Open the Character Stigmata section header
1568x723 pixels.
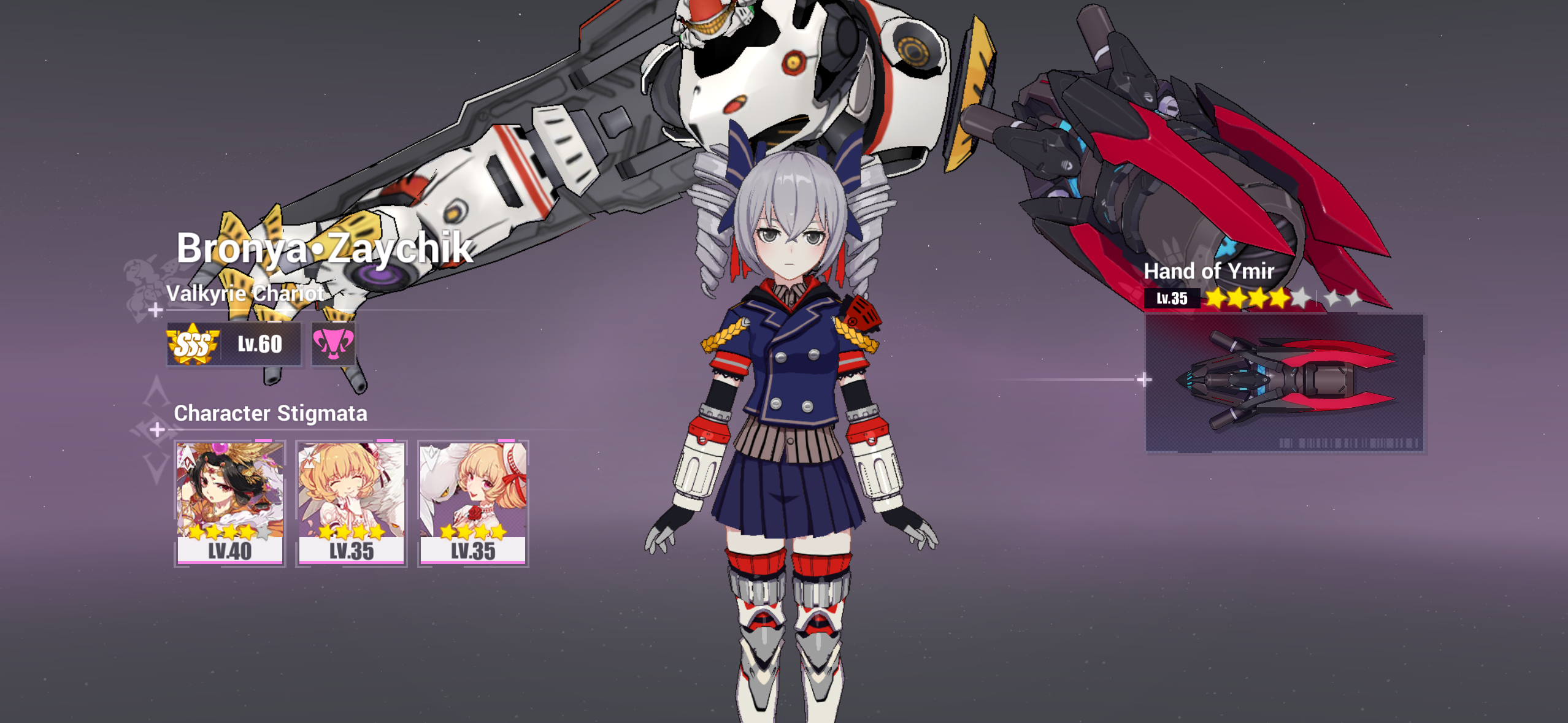[271, 415]
